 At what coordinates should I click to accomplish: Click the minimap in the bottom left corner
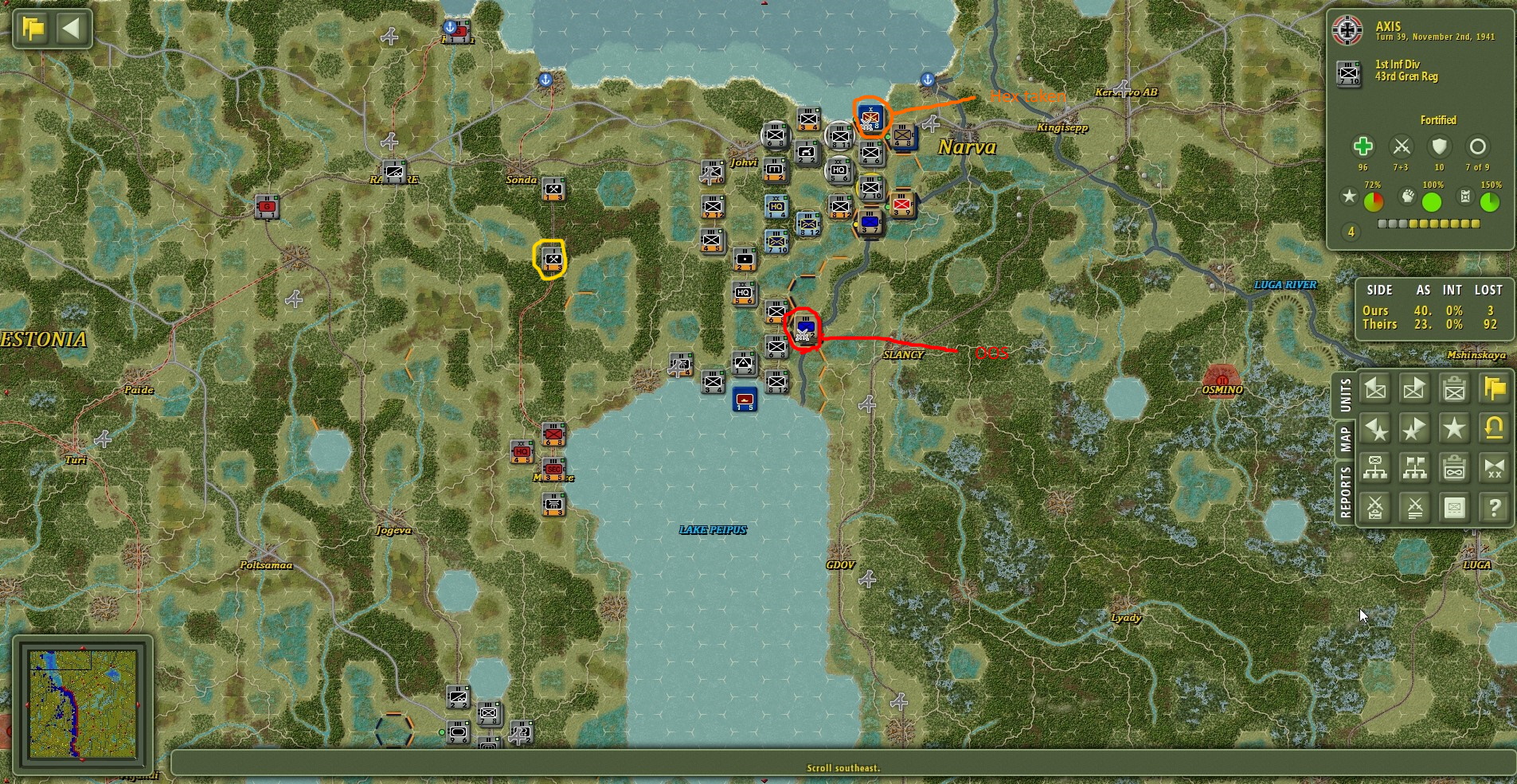pyautogui.click(x=84, y=704)
